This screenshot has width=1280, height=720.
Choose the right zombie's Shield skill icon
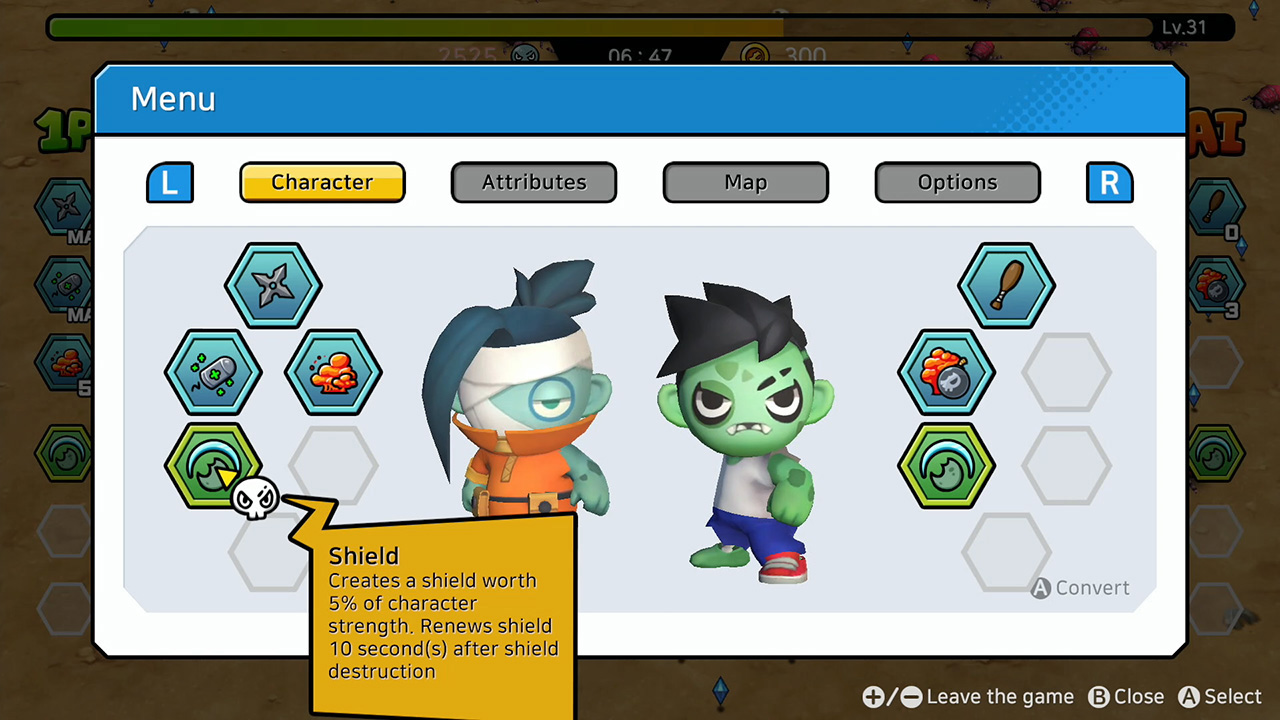pos(945,465)
